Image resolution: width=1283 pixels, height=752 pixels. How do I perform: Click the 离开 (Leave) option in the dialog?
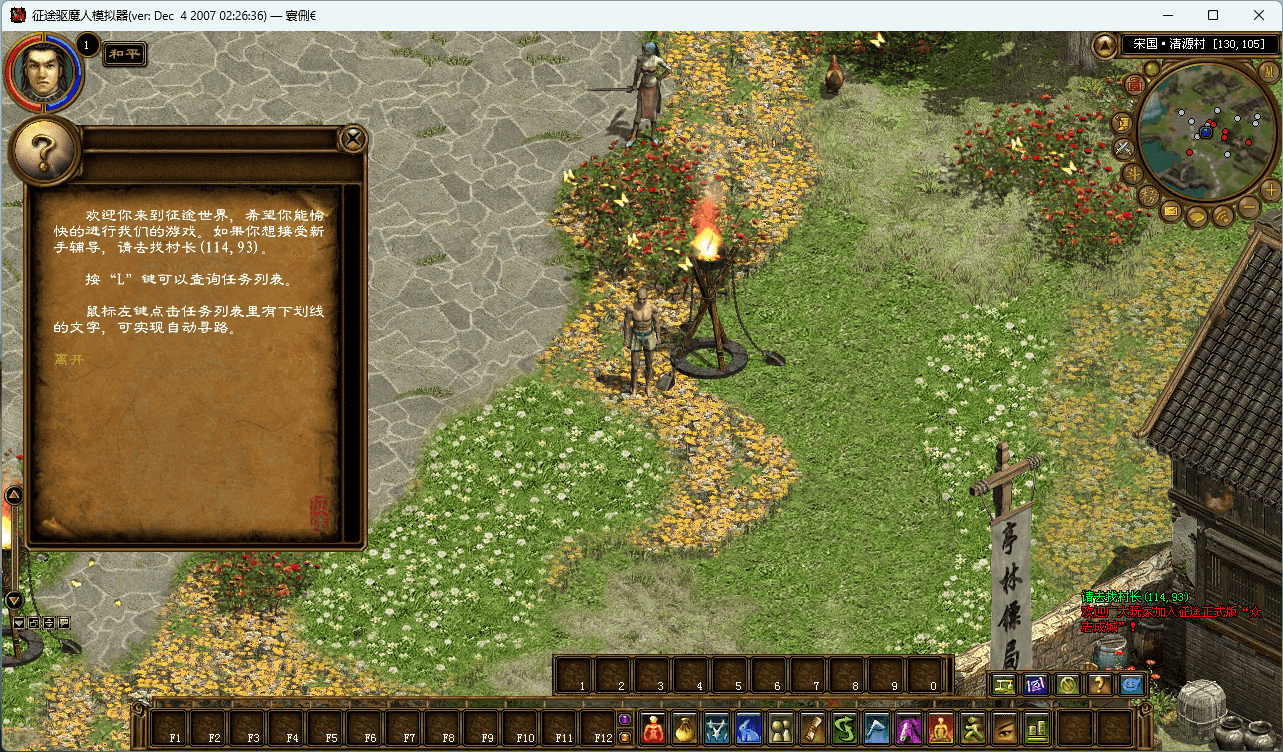pos(69,357)
